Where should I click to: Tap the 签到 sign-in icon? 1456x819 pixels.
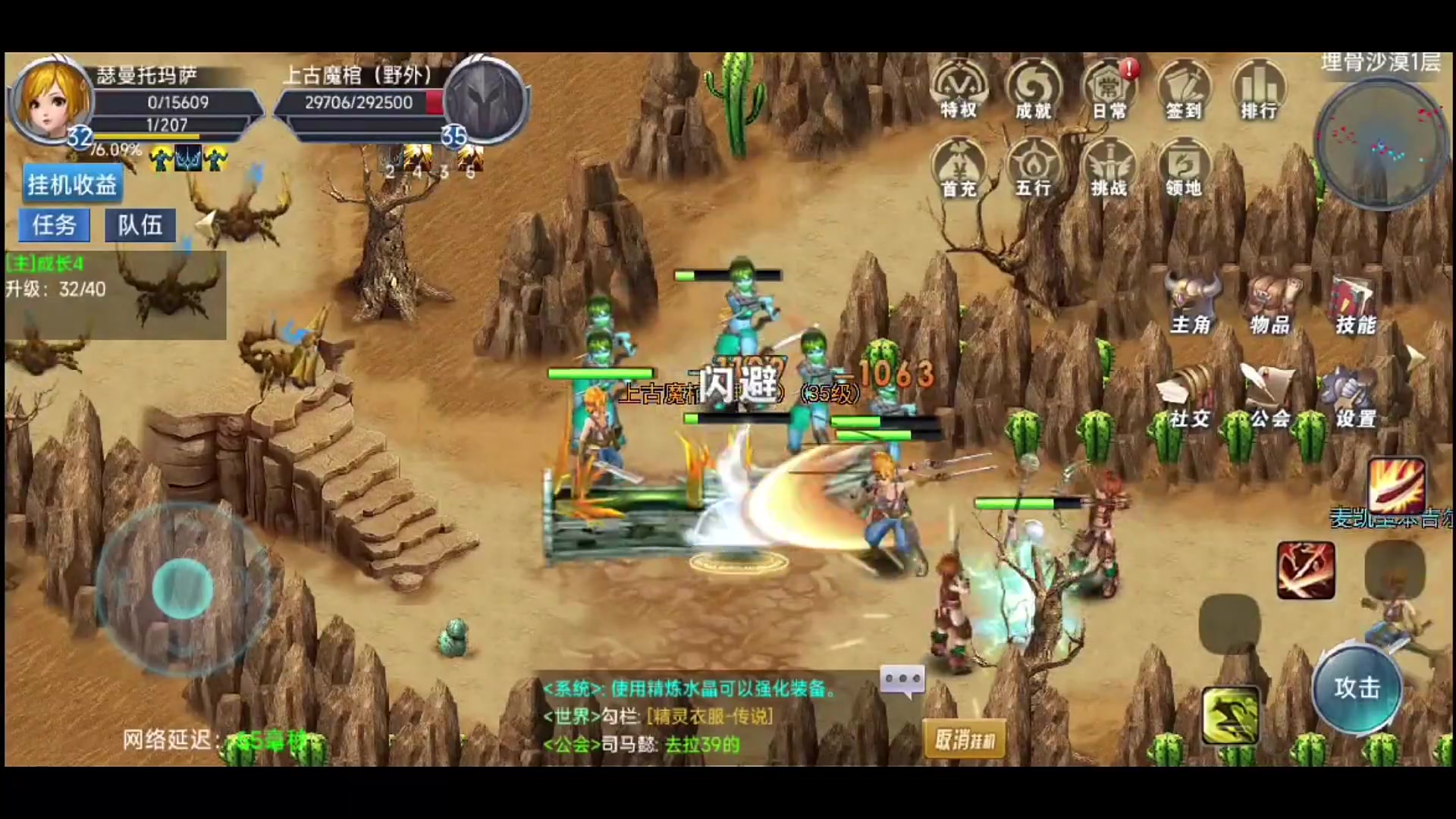tap(1184, 91)
